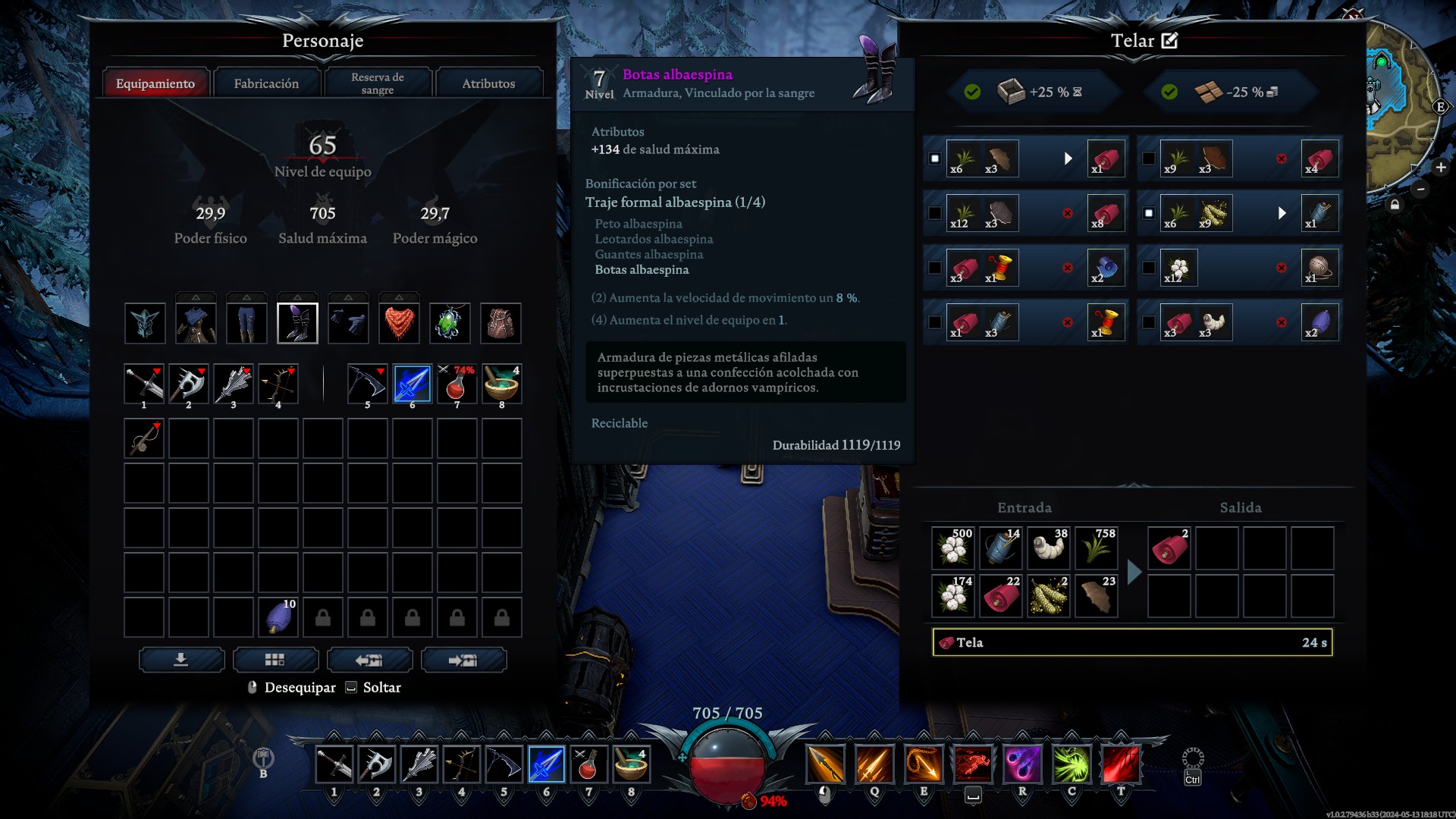Select the green beetle amulet slot
This screenshot has height=819, width=1456.
point(450,323)
